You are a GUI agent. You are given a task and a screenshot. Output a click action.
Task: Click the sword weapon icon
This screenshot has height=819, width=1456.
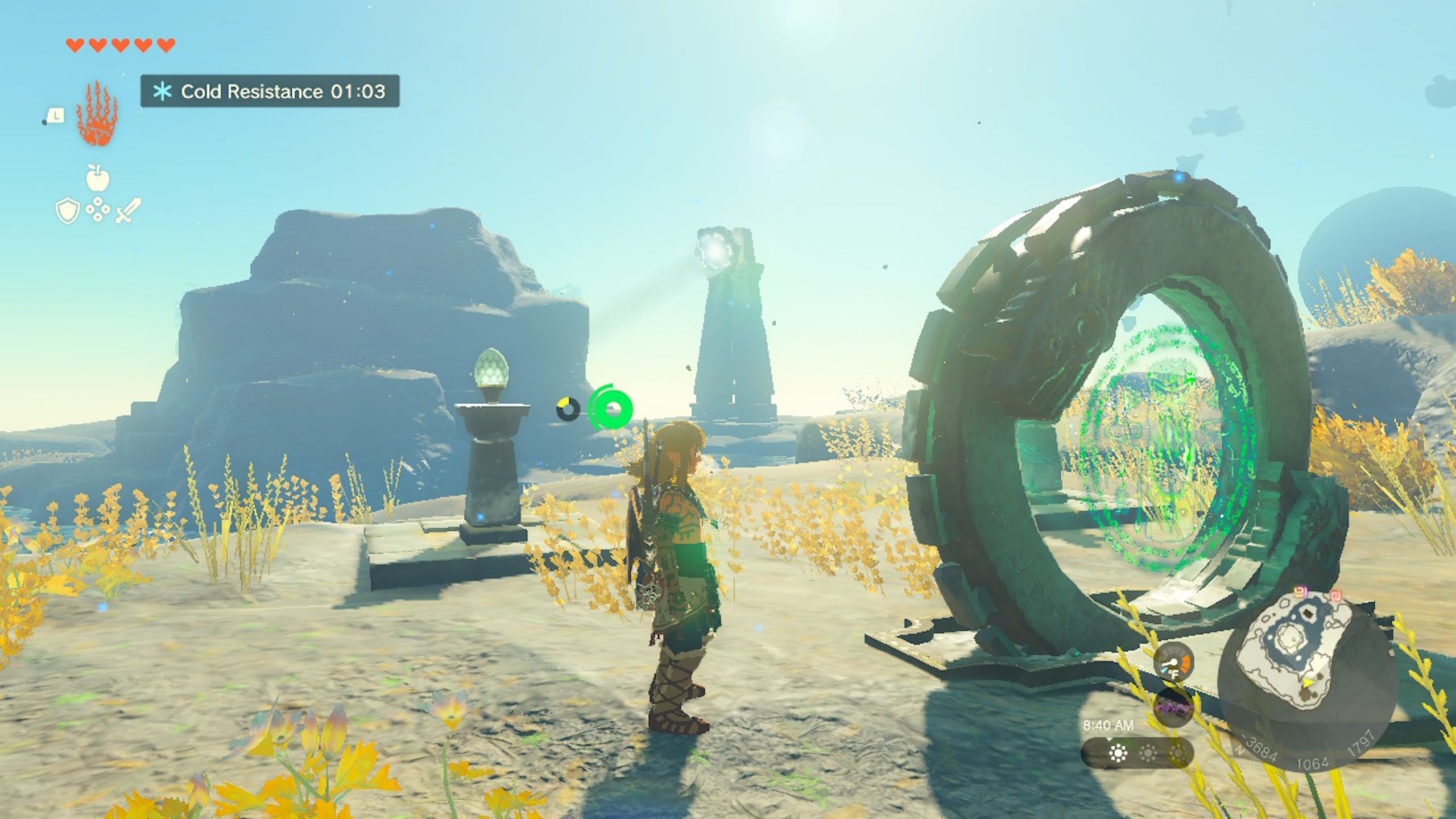(126, 211)
